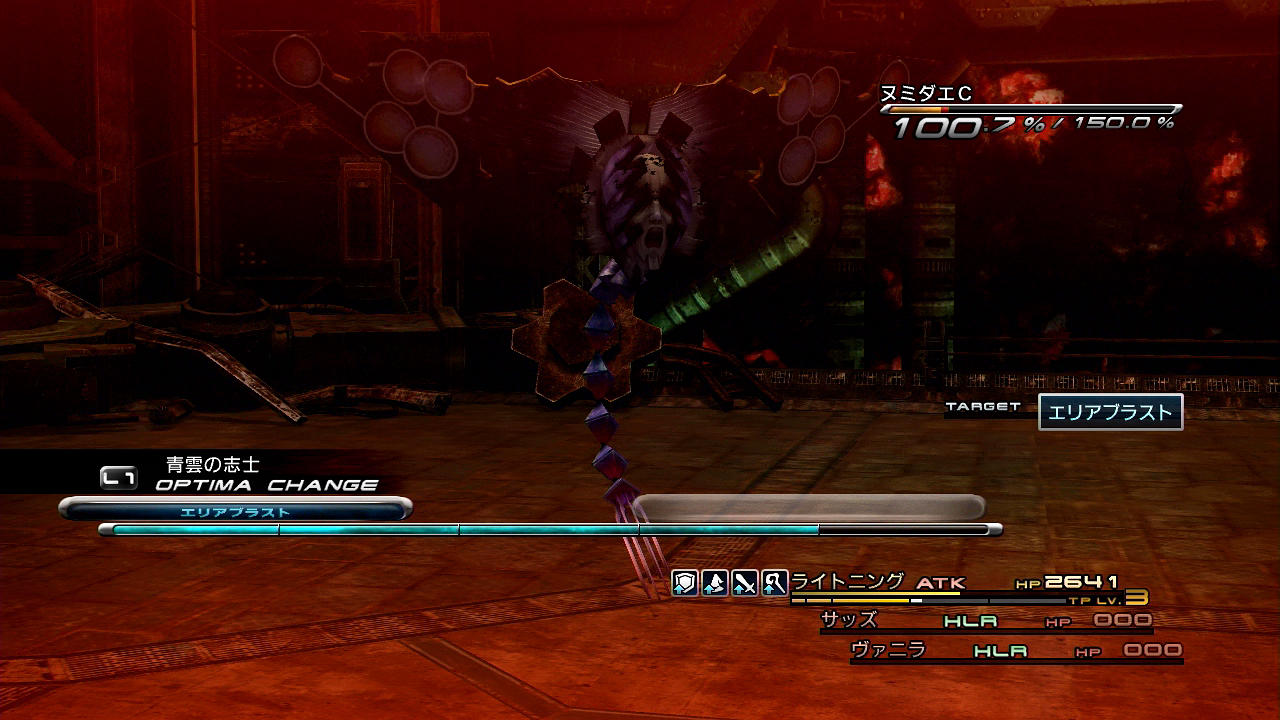Viewport: 1280px width, 720px height.
Task: Select the エリアブラスト target command box
Action: click(x=1110, y=412)
